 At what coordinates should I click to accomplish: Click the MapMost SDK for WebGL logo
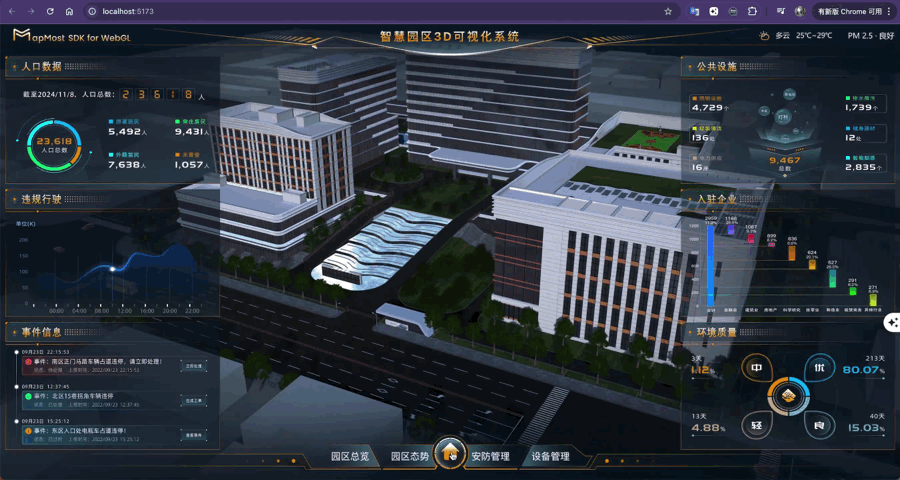click(71, 36)
